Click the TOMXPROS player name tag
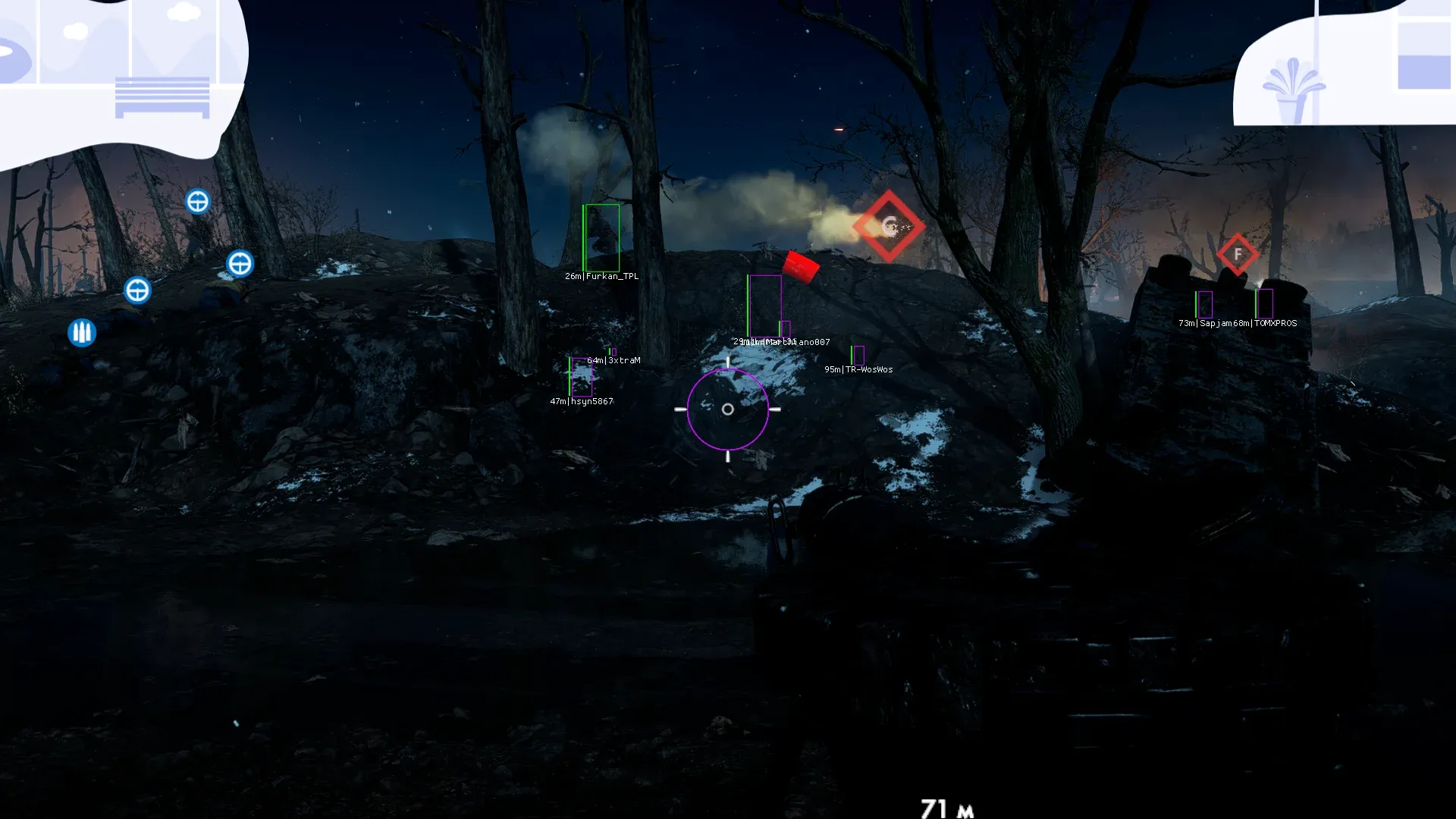The image size is (1456, 819). point(1276,324)
